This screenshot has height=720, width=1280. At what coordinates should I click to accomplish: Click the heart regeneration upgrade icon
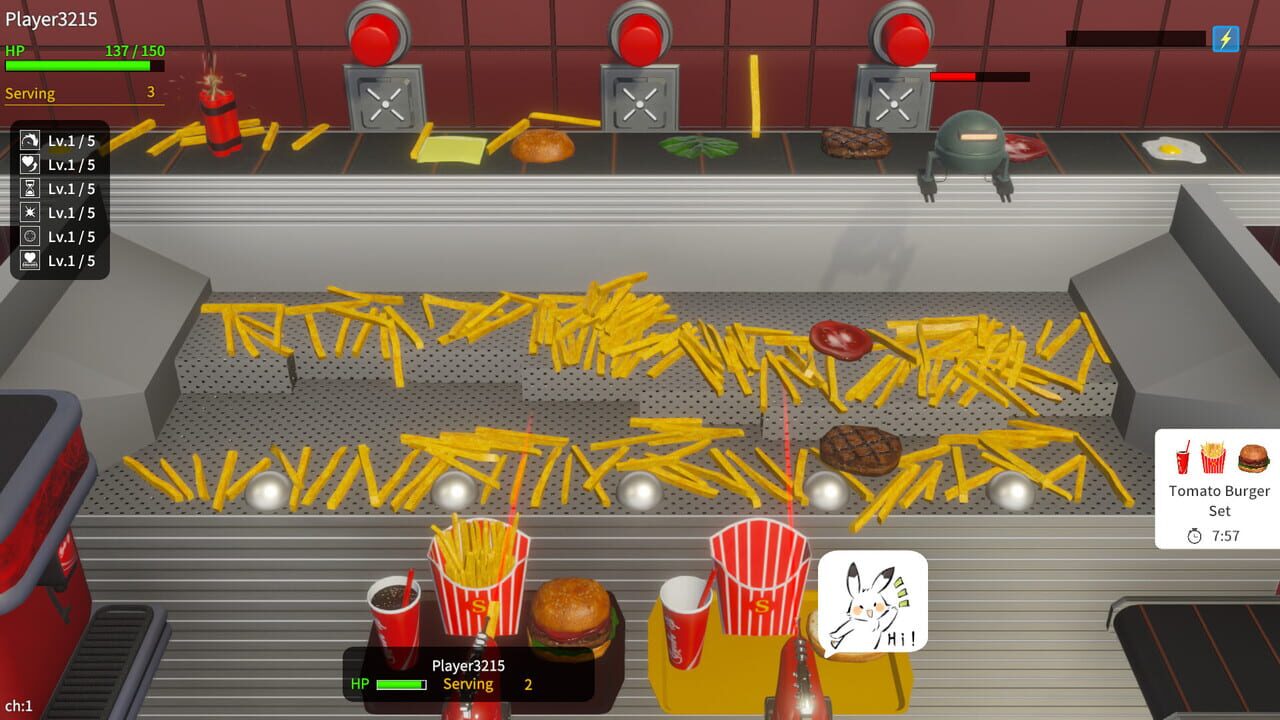click(x=29, y=164)
